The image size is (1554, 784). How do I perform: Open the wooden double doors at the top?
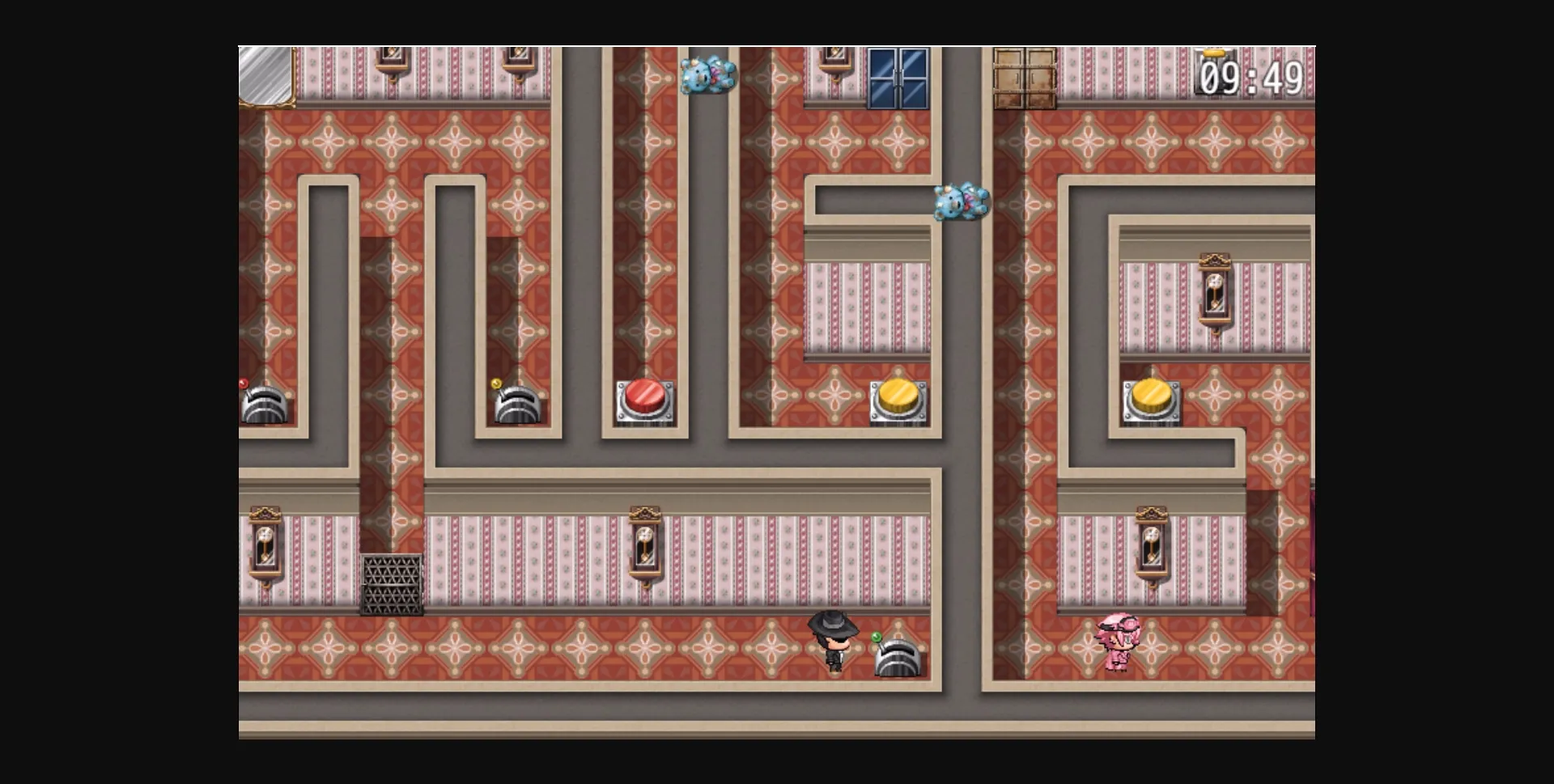[x=1025, y=77]
